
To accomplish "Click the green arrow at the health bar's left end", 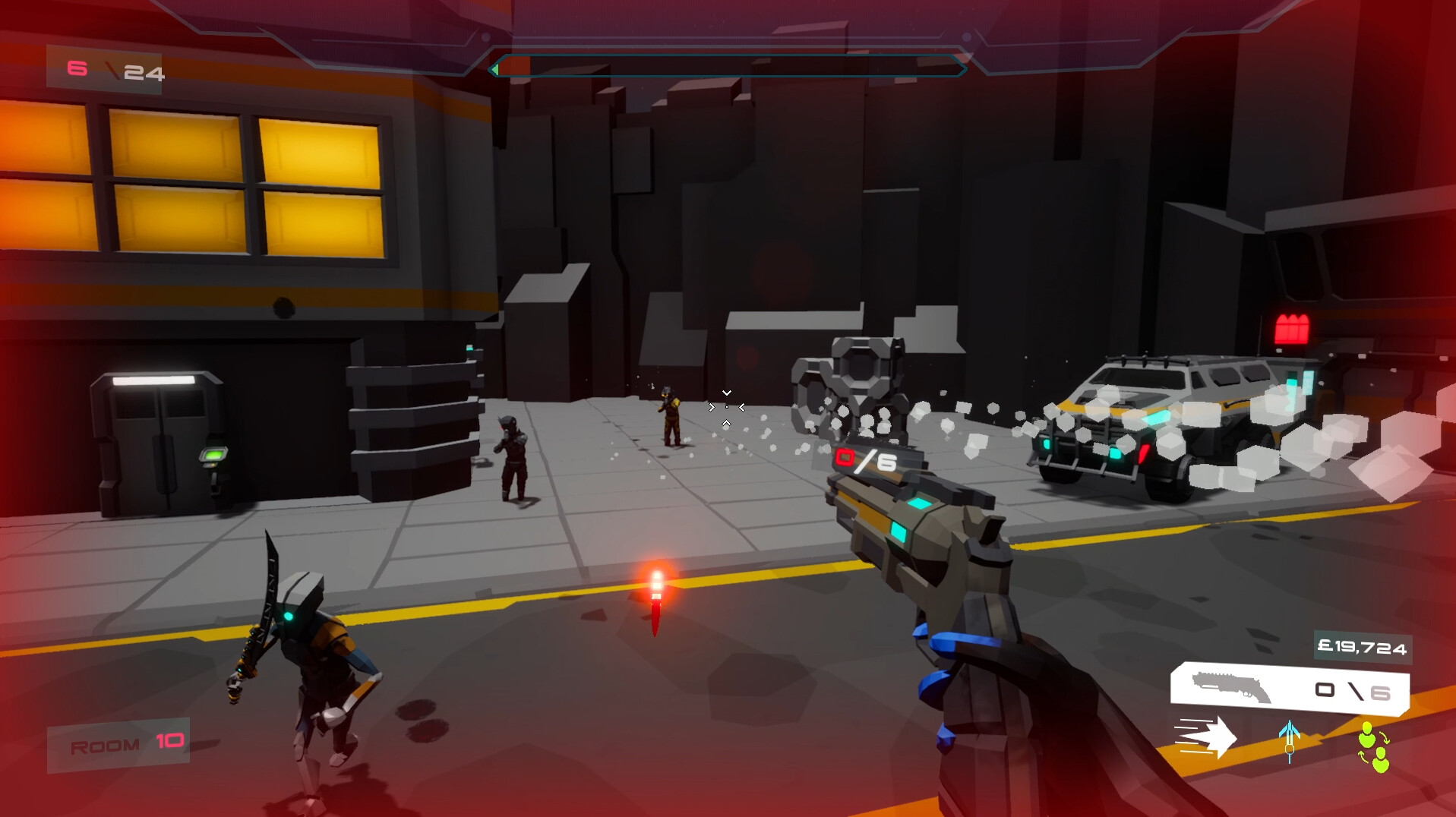I will (x=497, y=68).
